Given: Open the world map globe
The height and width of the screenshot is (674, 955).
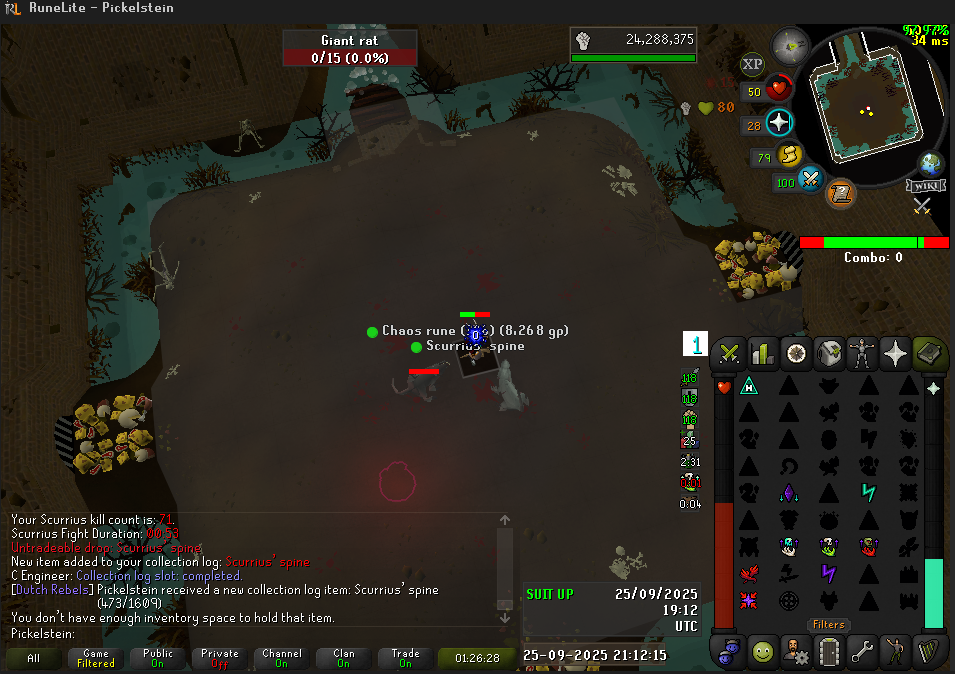Looking at the screenshot, I should [930, 163].
